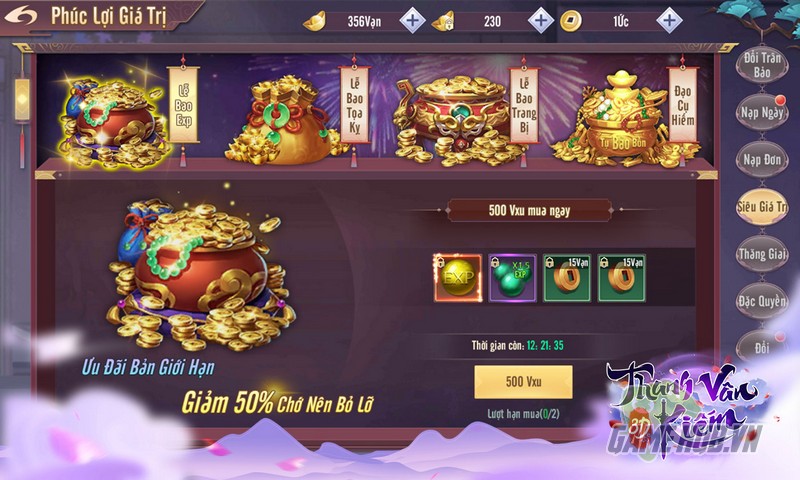800x480 pixels.
Task: Go to the Đặc Quyền tab
Action: (764, 300)
